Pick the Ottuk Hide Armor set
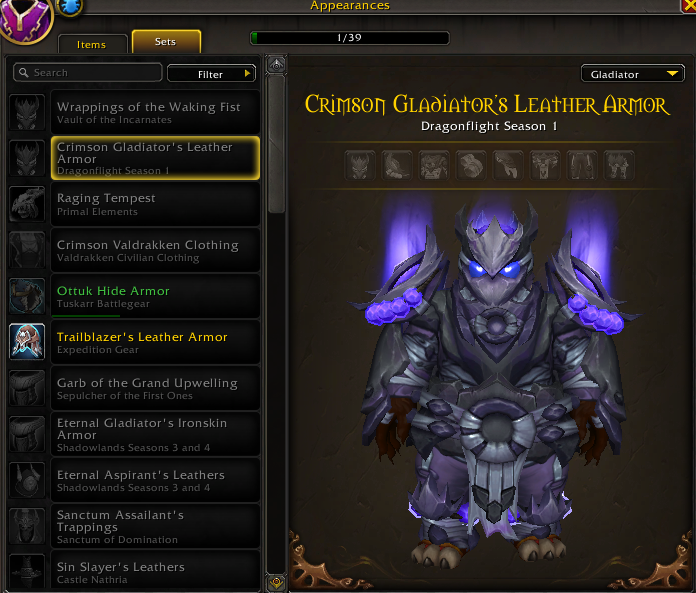Screen dimensions: 696x593 pos(148,296)
